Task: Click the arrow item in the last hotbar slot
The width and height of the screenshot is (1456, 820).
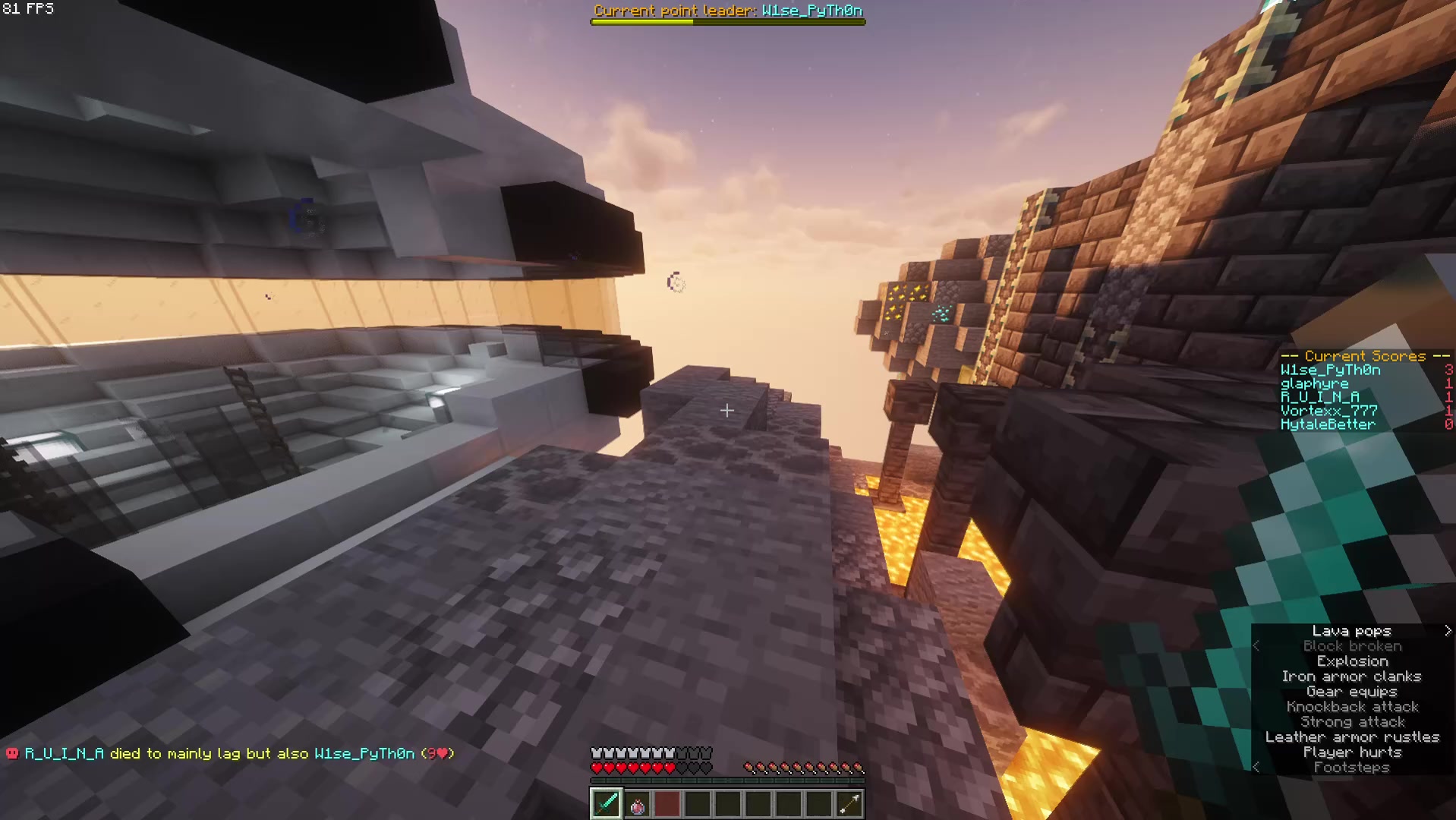Action: 849,803
